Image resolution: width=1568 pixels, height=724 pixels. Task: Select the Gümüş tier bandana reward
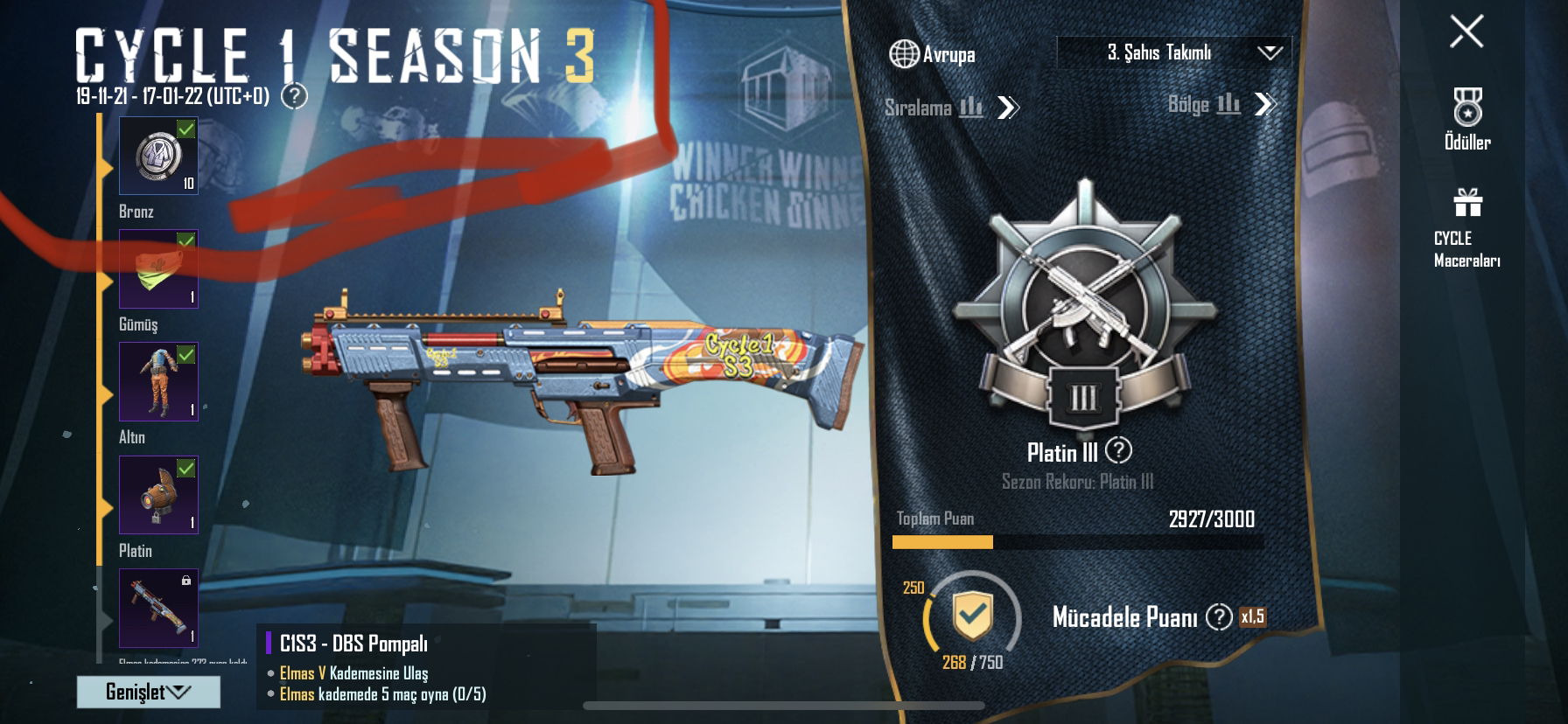(158, 268)
